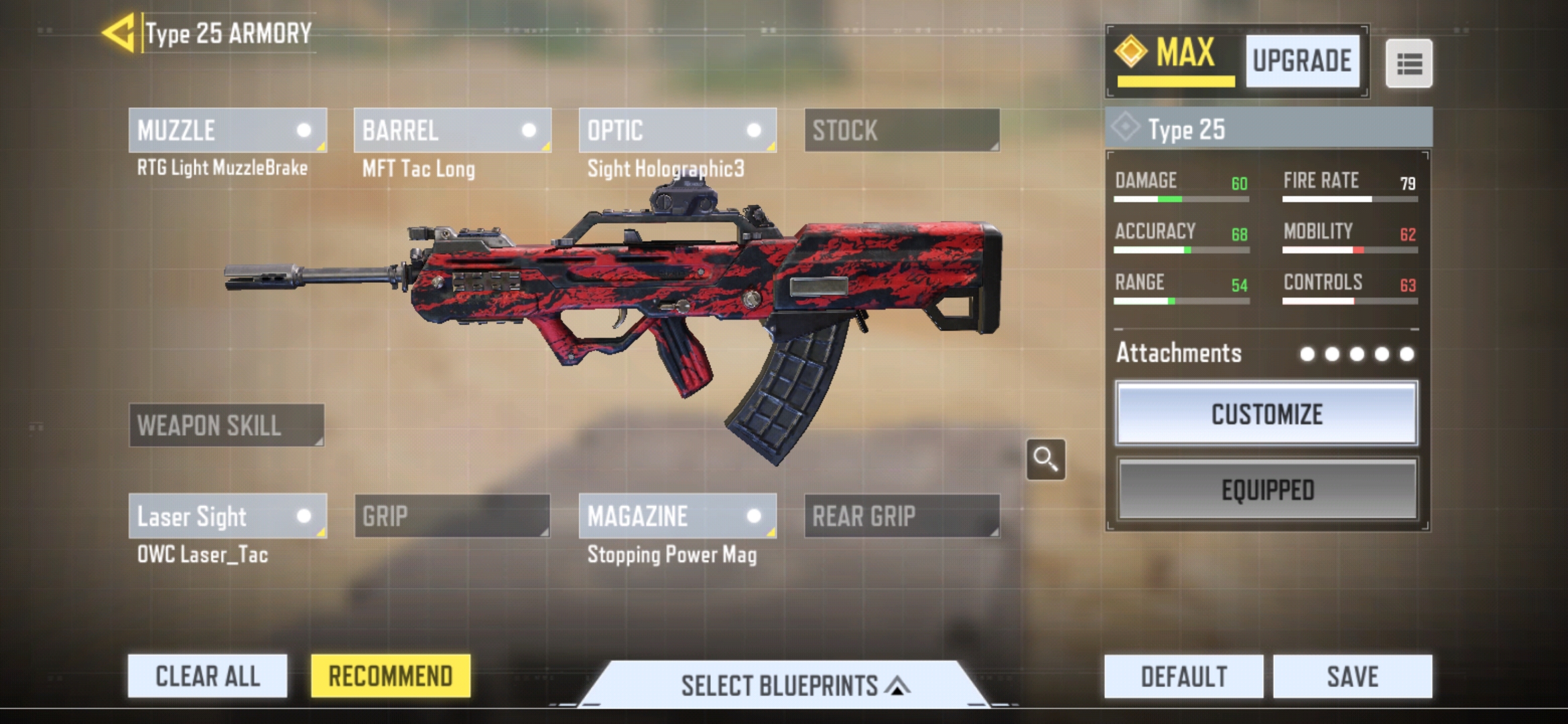The width and height of the screenshot is (1568, 724).
Task: Apply the RECOMMEND loadout
Action: tap(391, 676)
